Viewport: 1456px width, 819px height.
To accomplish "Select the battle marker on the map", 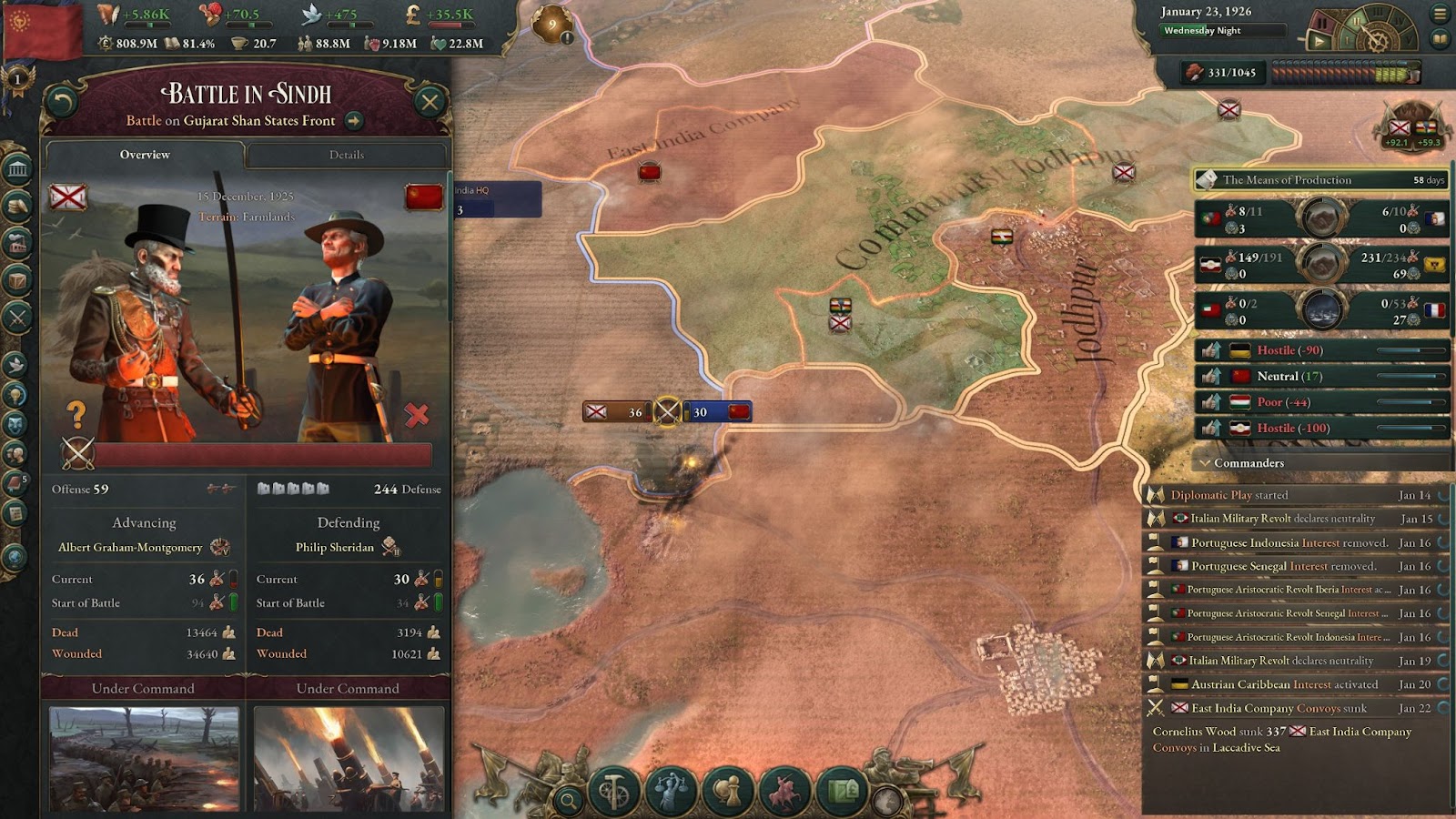I will tap(667, 412).
